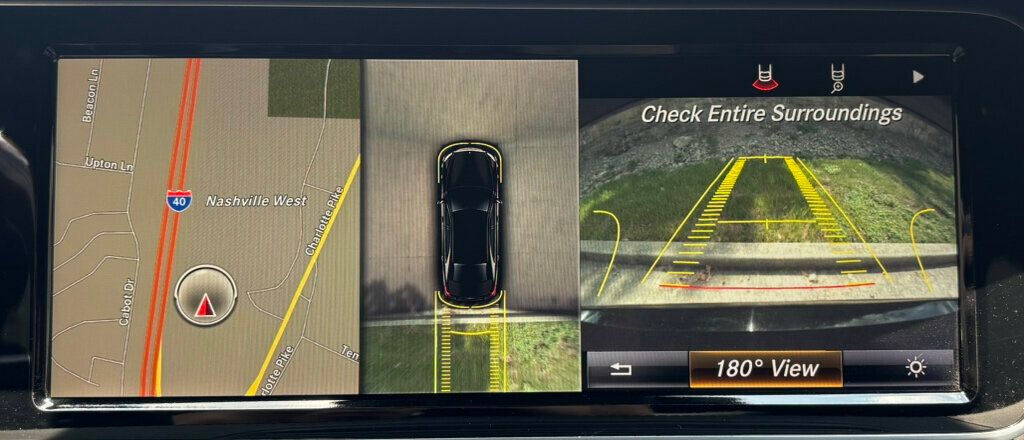Select the rear zoom magnifier camera icon
The height and width of the screenshot is (440, 1024).
click(837, 77)
